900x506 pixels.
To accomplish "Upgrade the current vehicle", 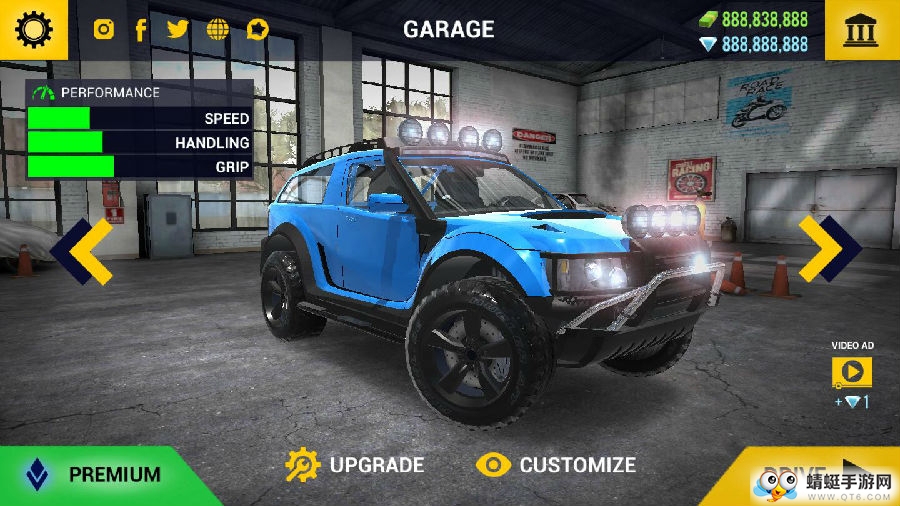I will 355,465.
